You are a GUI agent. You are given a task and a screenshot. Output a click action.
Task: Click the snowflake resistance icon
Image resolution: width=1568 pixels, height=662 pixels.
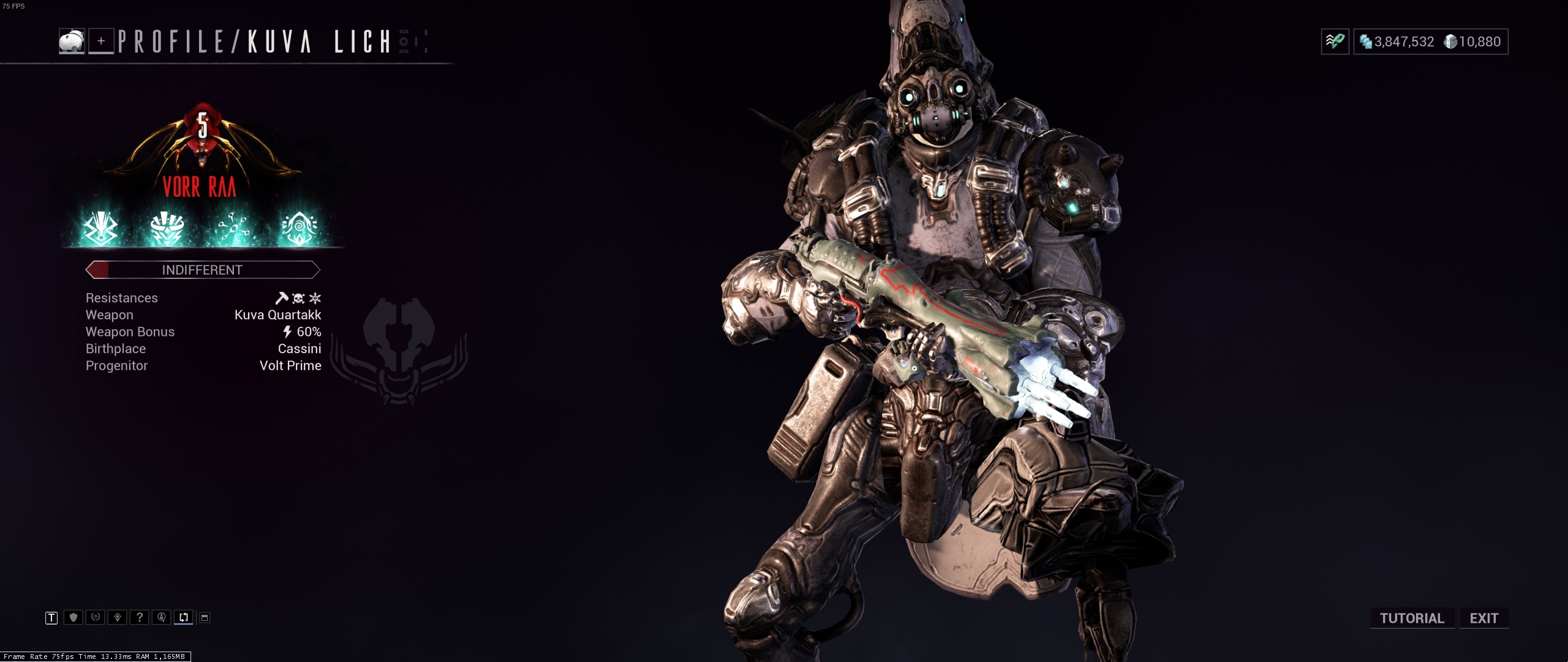pos(315,299)
